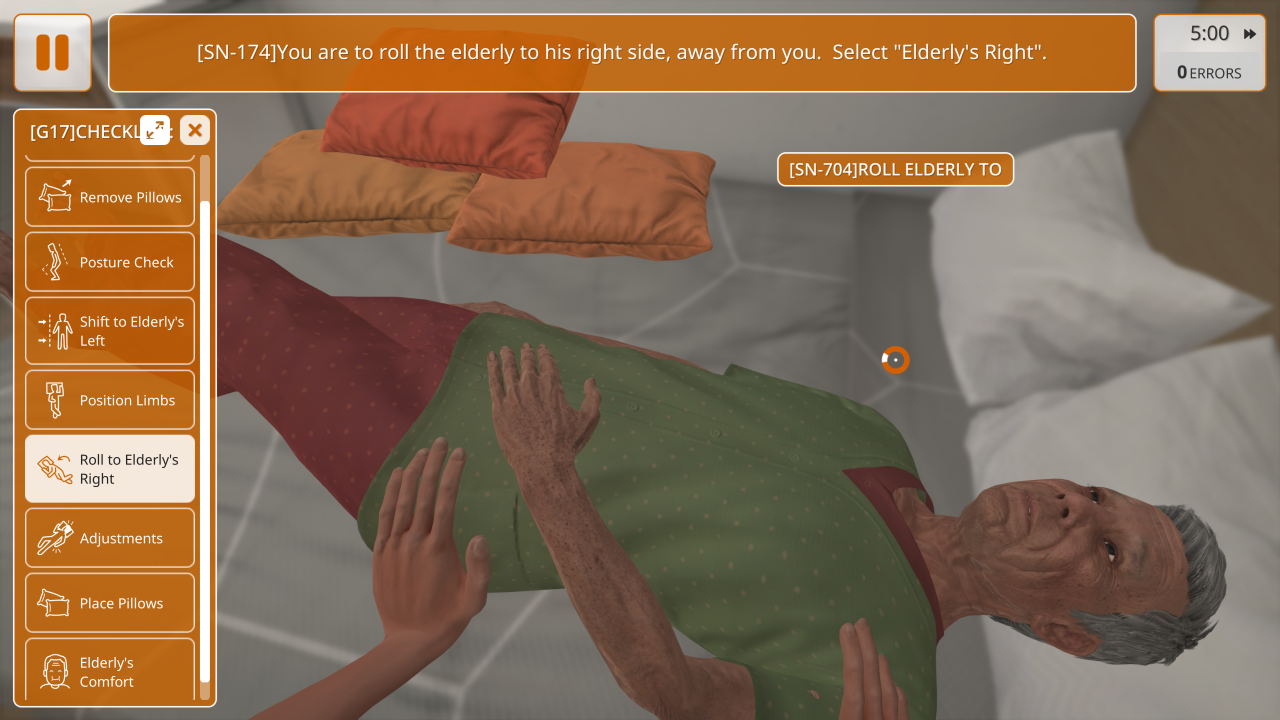Select the Position Limbs step
Viewport: 1280px width, 720px height.
[110, 400]
